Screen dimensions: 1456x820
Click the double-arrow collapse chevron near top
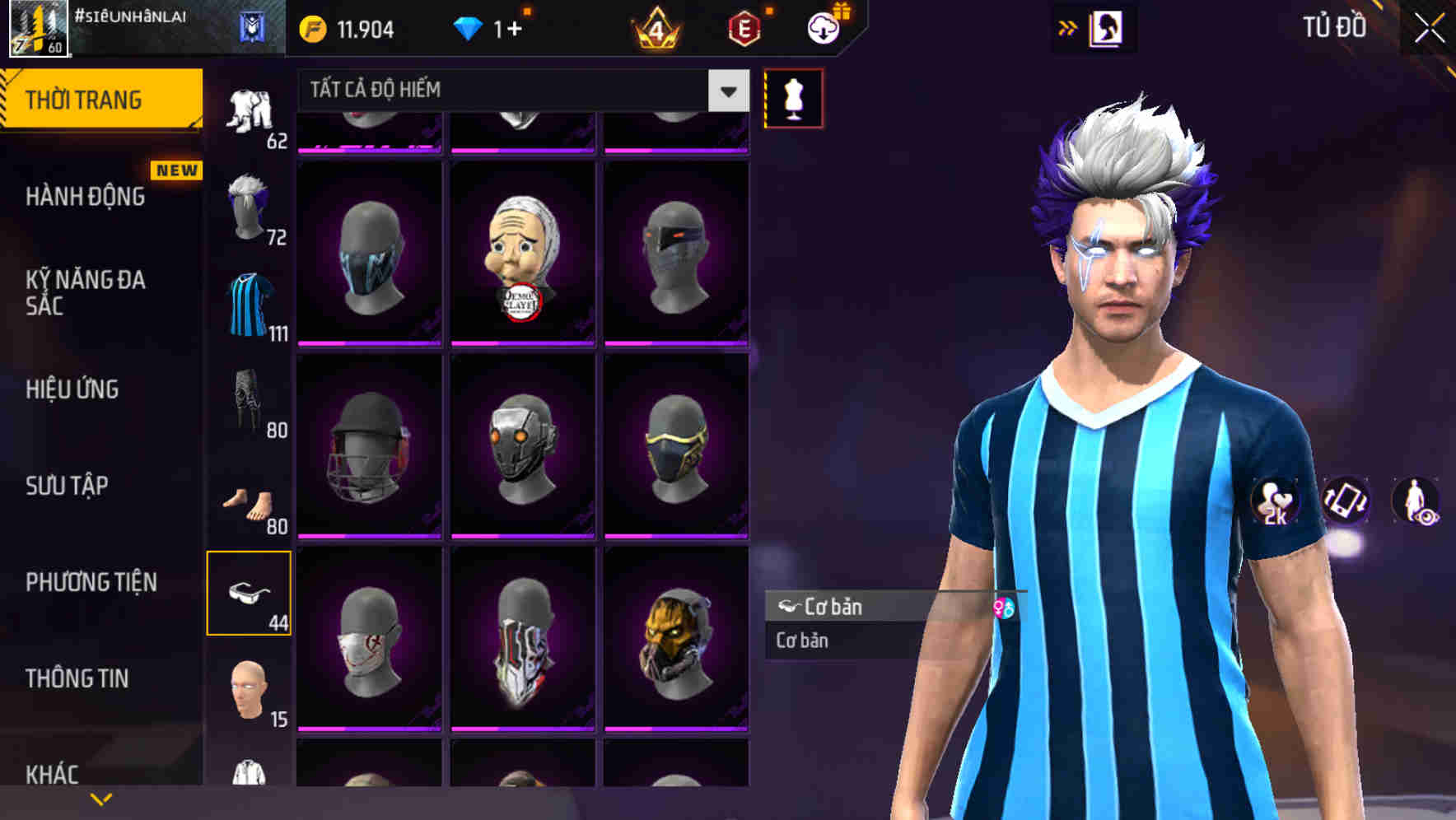(1068, 26)
